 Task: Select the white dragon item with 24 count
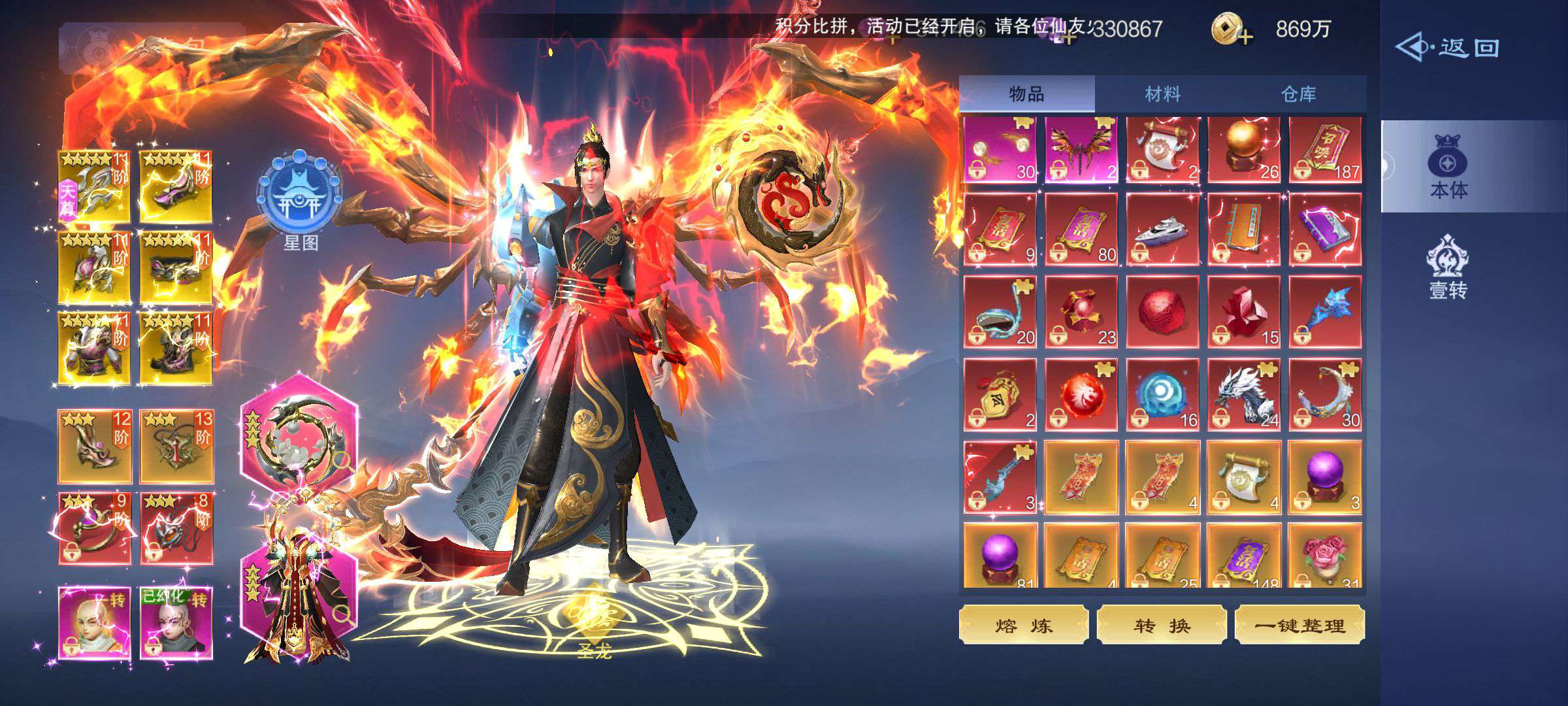(x=1243, y=395)
